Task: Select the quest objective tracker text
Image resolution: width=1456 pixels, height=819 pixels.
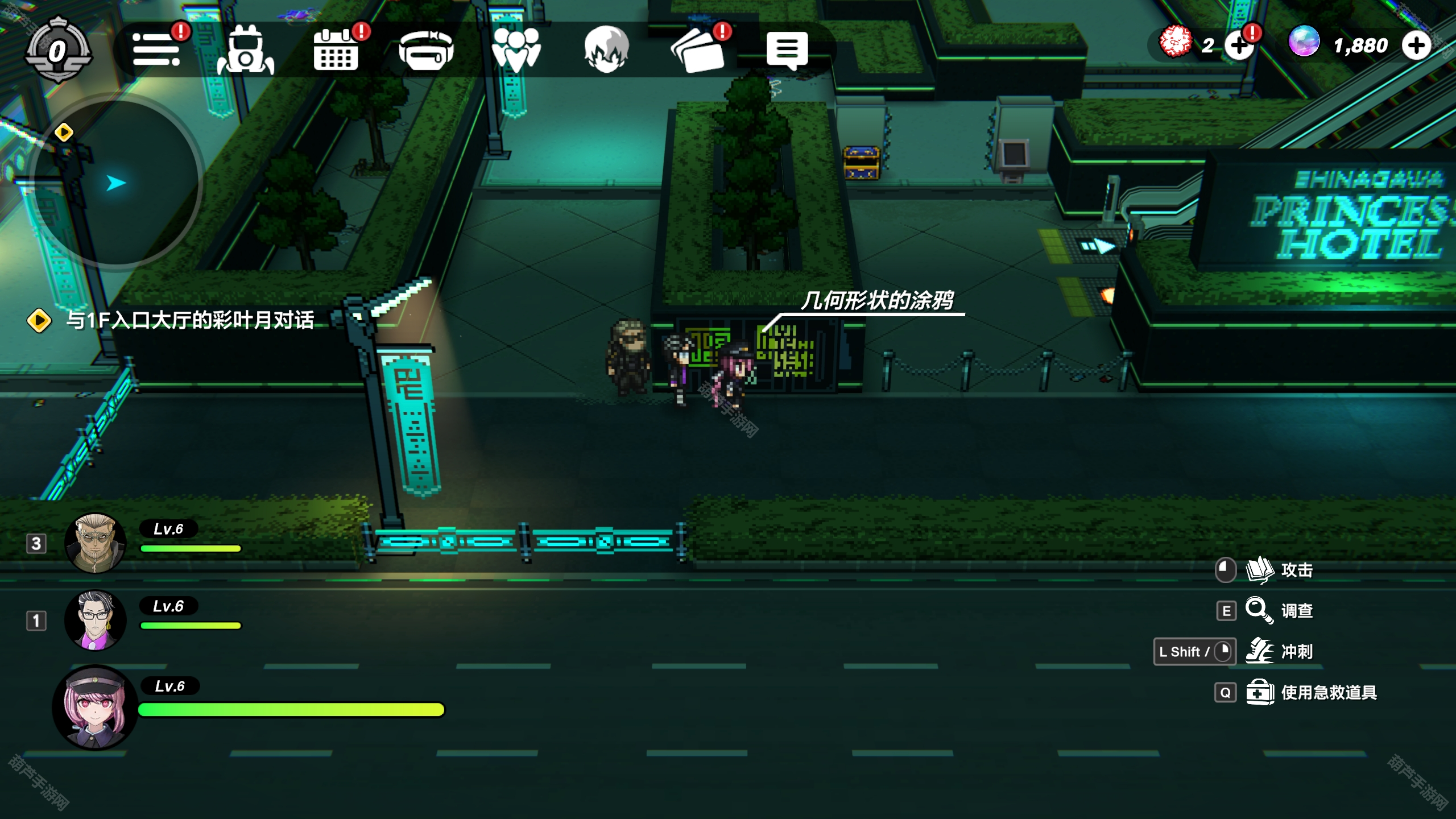Action: (x=189, y=320)
